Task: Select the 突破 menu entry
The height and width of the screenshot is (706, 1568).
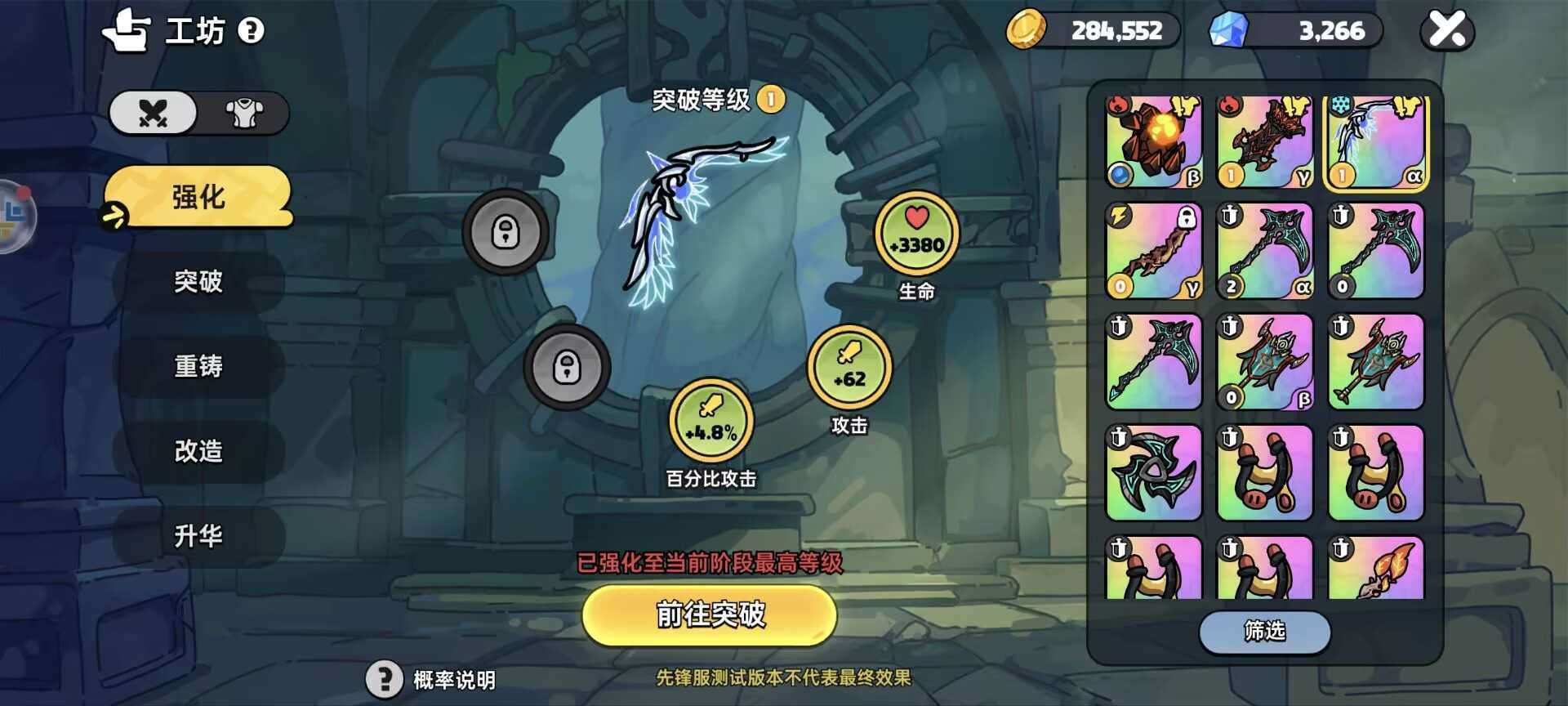Action: [198, 283]
